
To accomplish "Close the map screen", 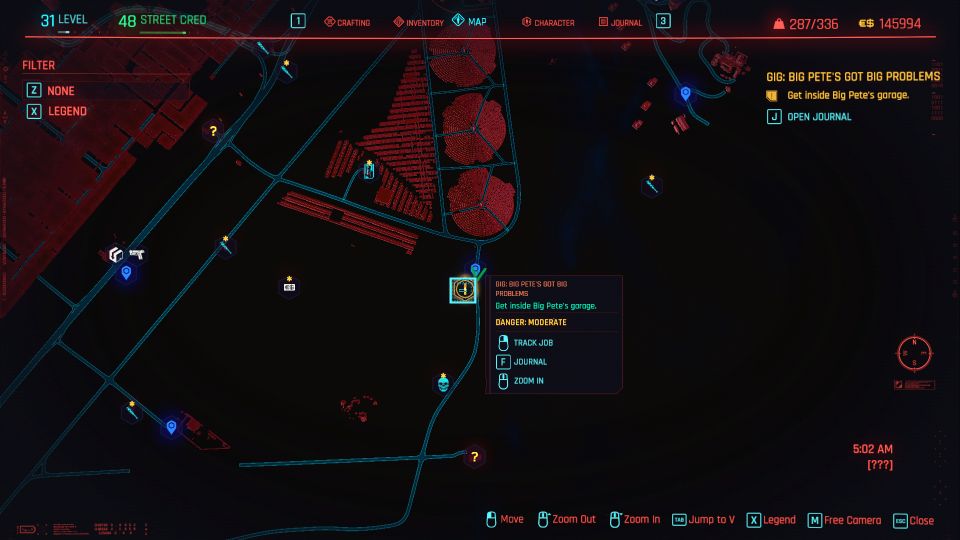I will (914, 520).
